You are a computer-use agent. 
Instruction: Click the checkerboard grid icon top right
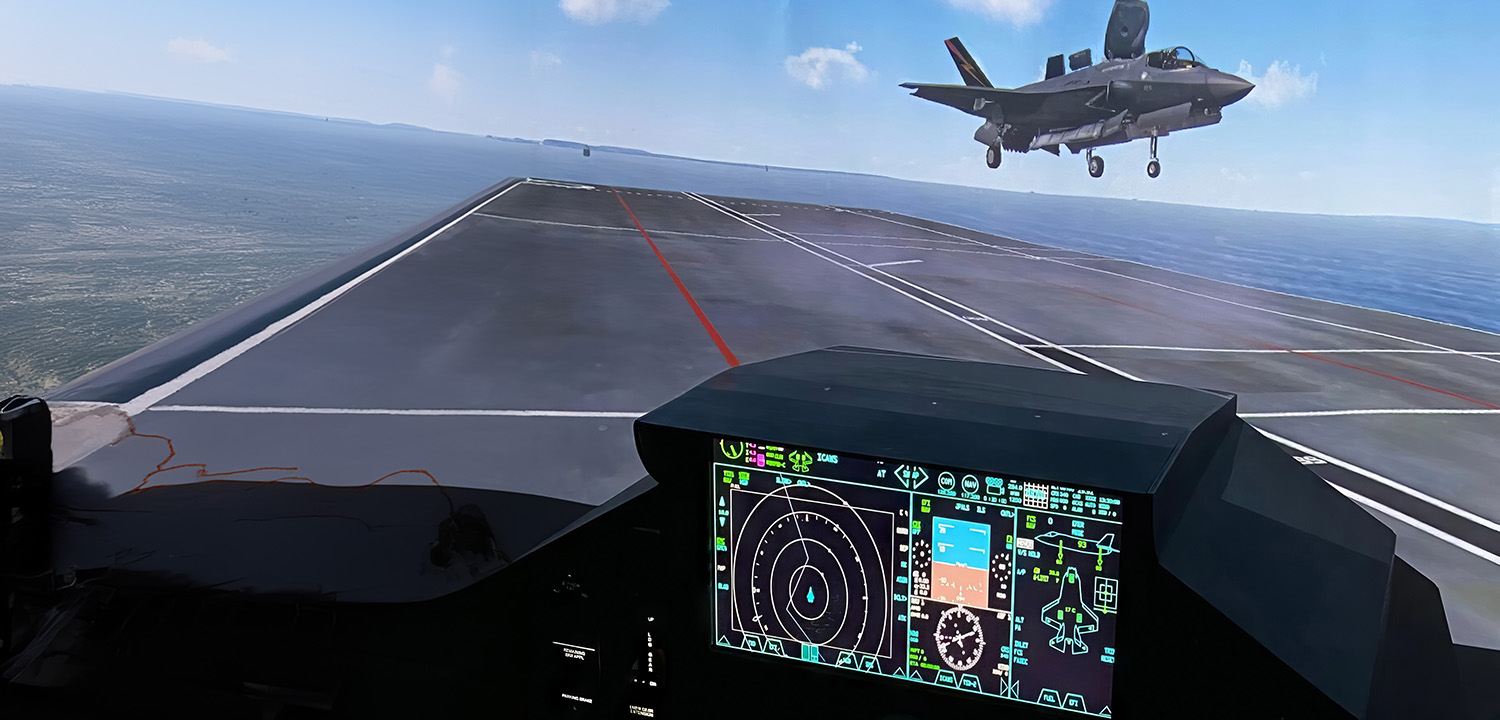tap(1035, 495)
